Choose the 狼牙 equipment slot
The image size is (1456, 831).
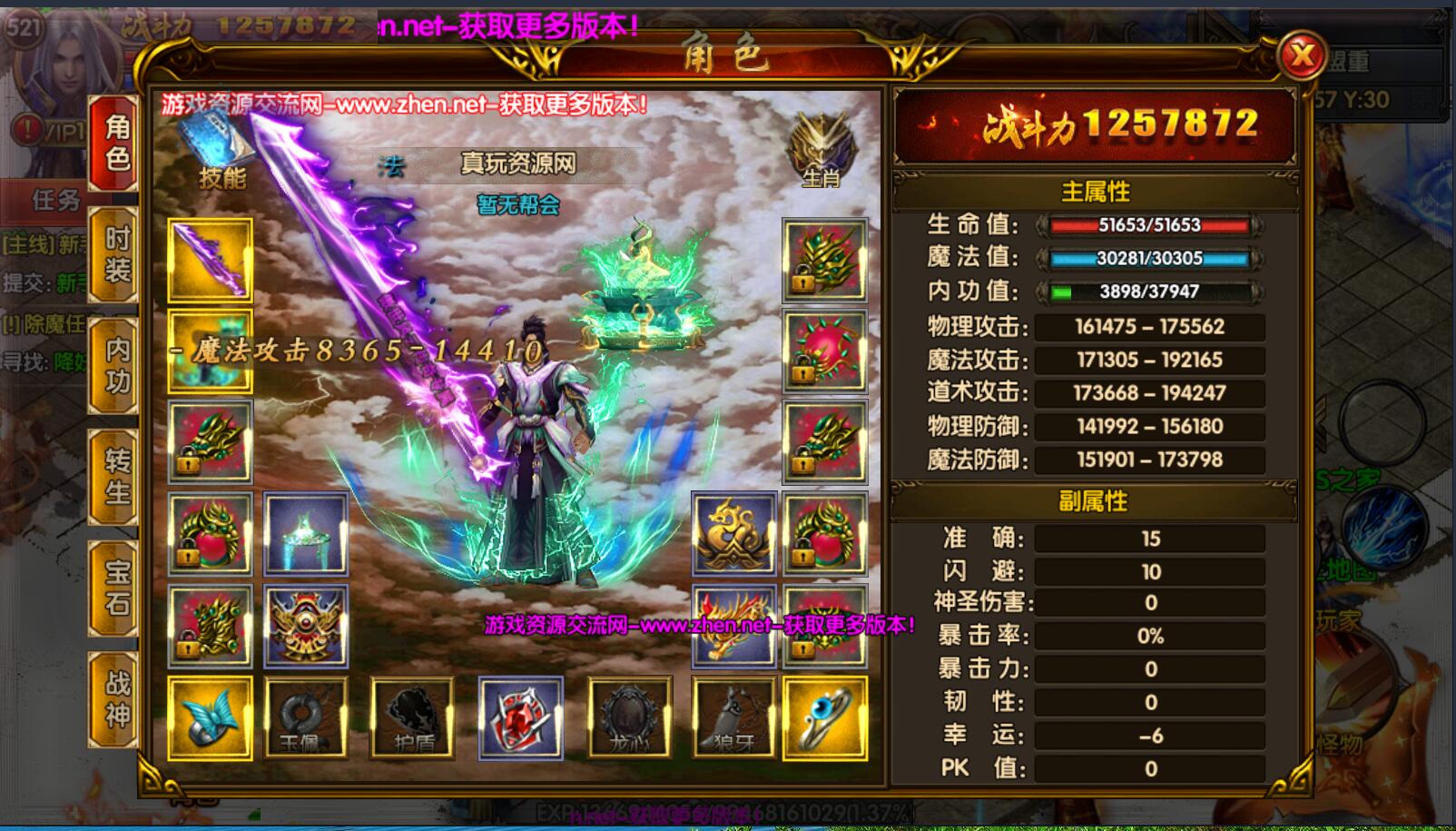[x=733, y=717]
